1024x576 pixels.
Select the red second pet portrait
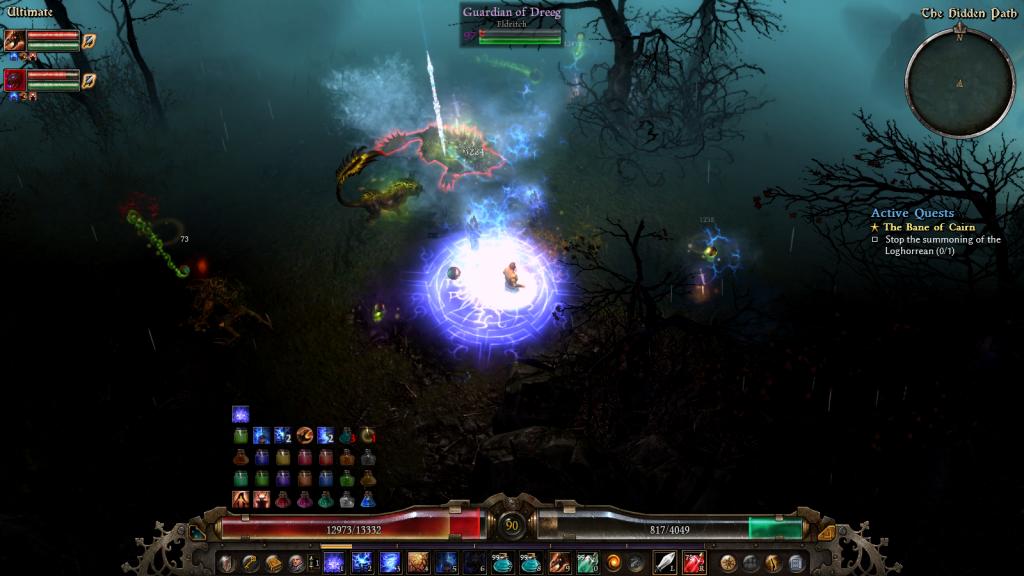coord(15,79)
